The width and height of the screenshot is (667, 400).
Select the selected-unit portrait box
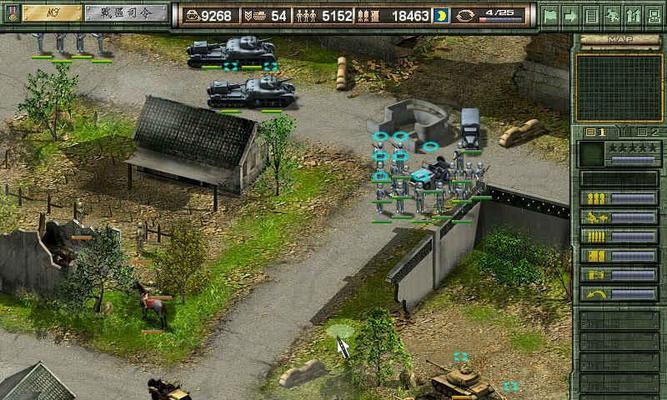click(x=592, y=154)
